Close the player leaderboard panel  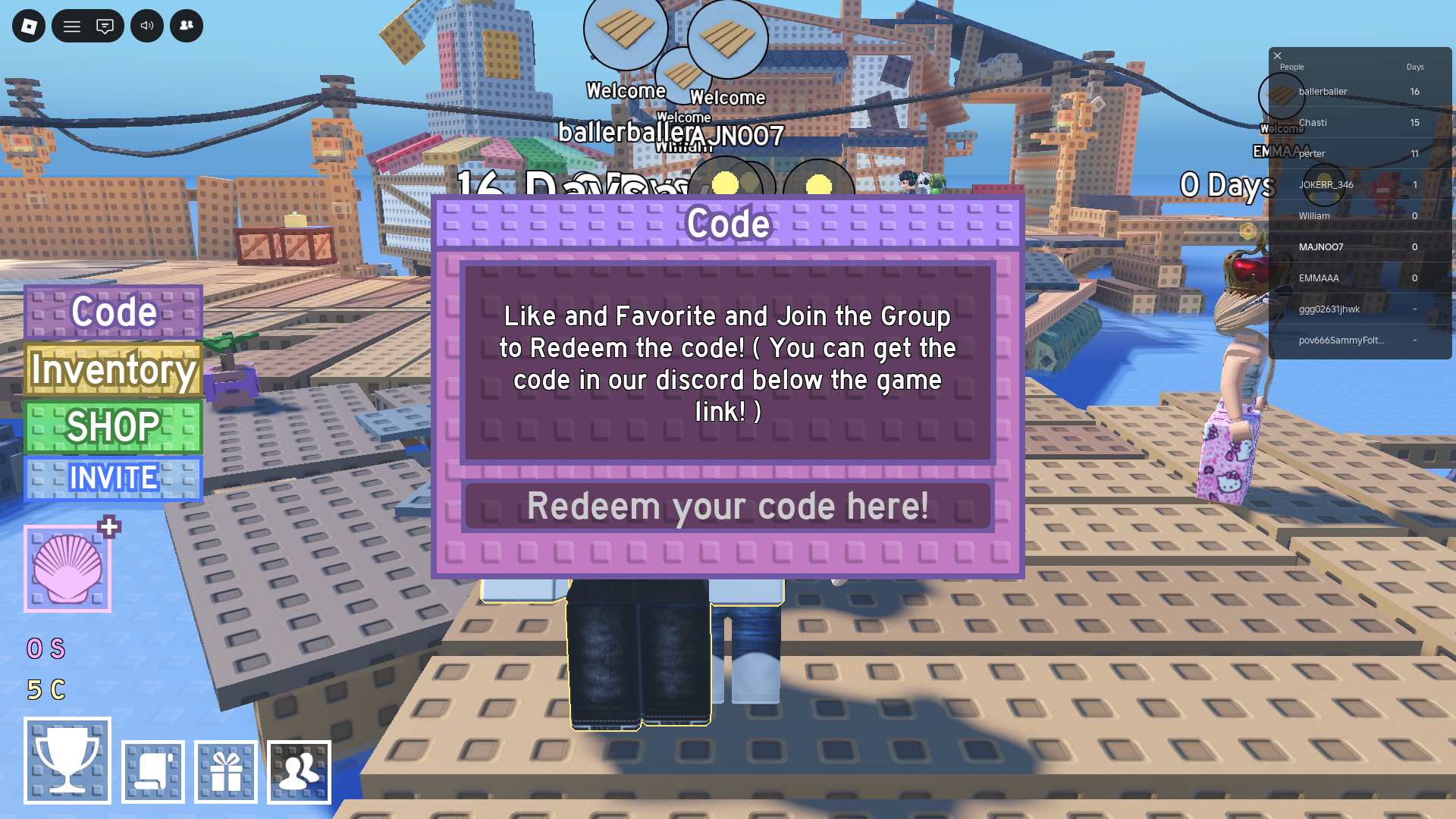(1277, 56)
